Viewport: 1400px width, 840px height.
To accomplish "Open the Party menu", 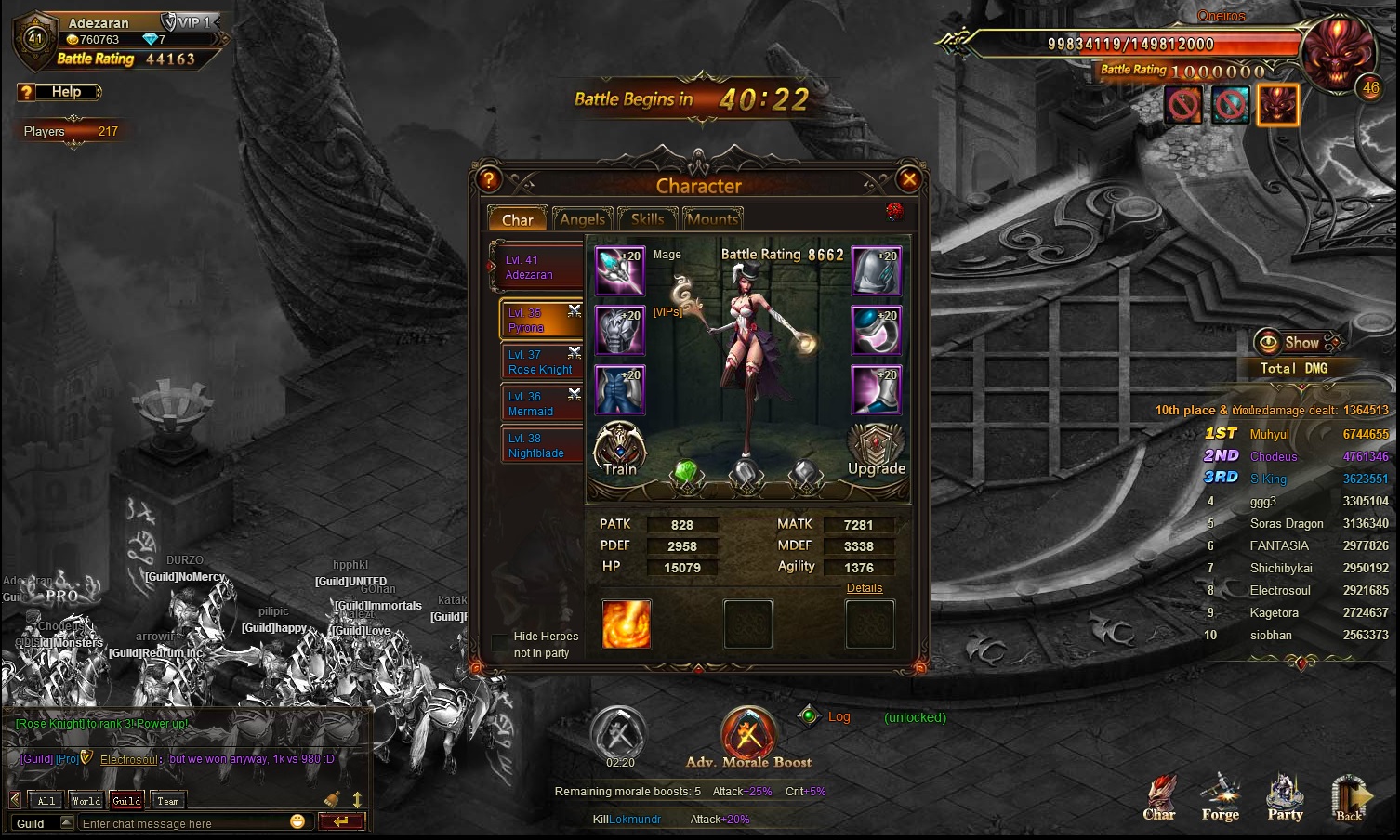I will tap(1286, 797).
